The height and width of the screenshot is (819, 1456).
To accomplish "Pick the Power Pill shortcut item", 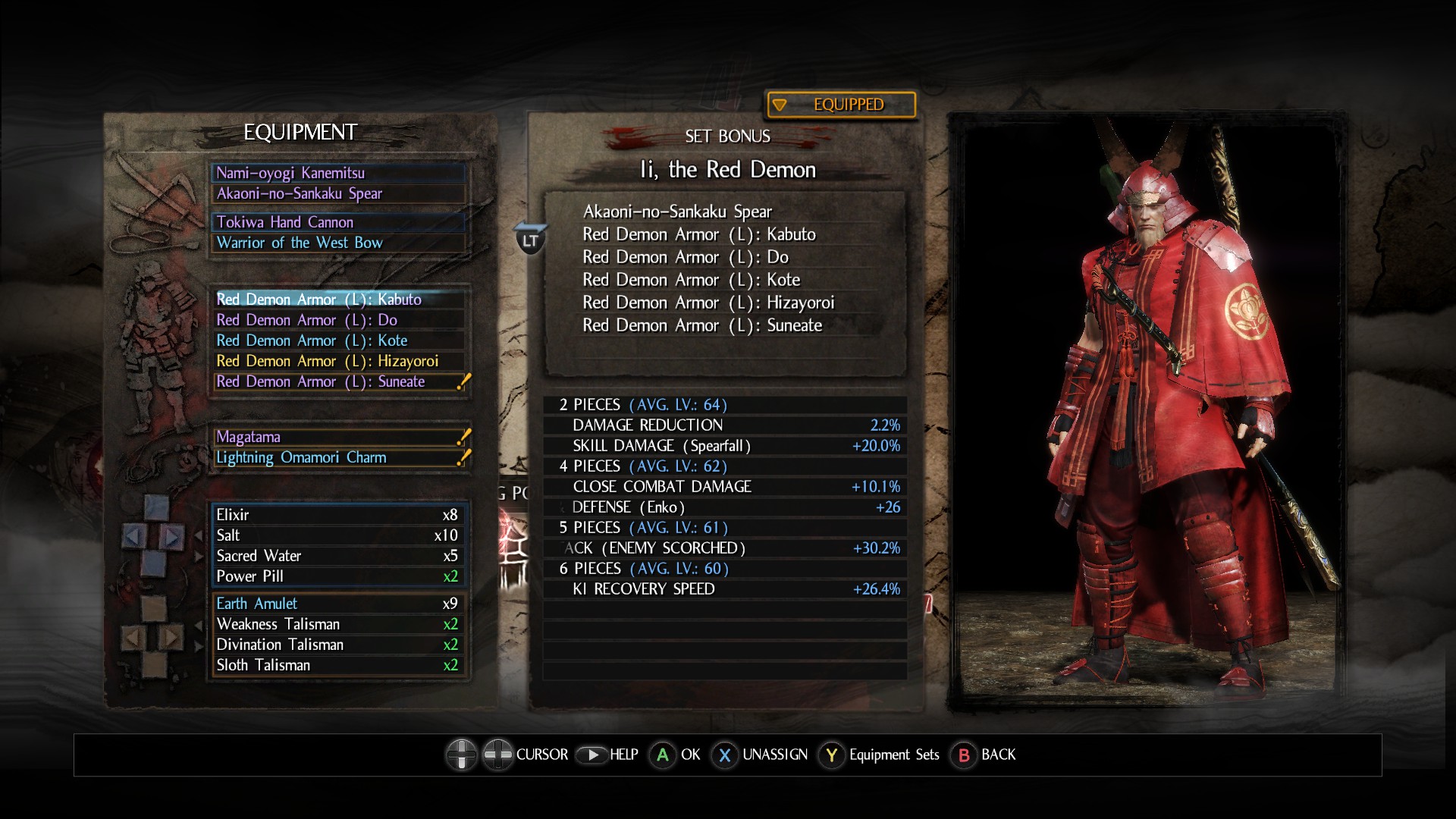I will tap(338, 576).
